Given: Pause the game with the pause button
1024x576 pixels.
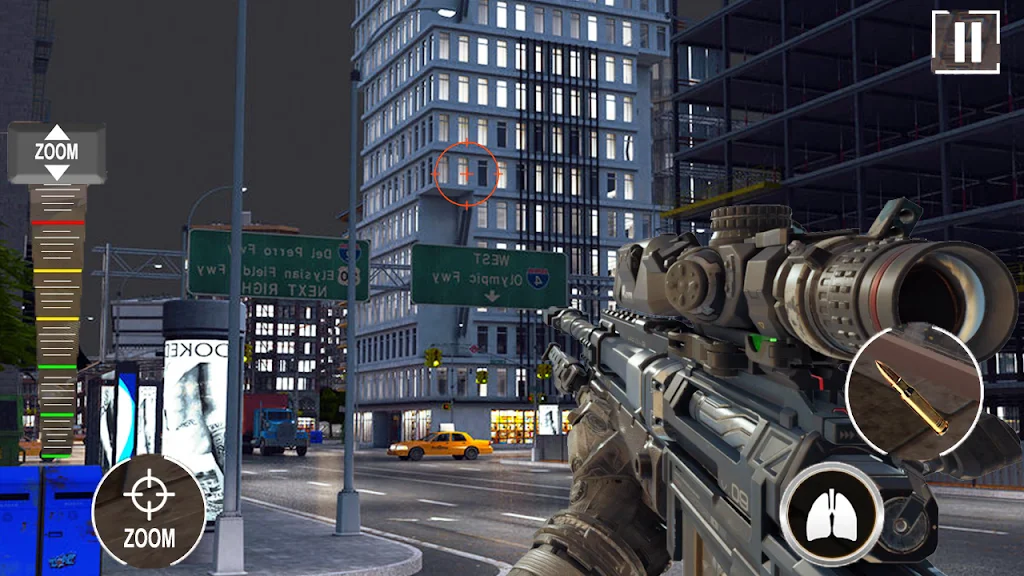Looking at the screenshot, I should 965,42.
